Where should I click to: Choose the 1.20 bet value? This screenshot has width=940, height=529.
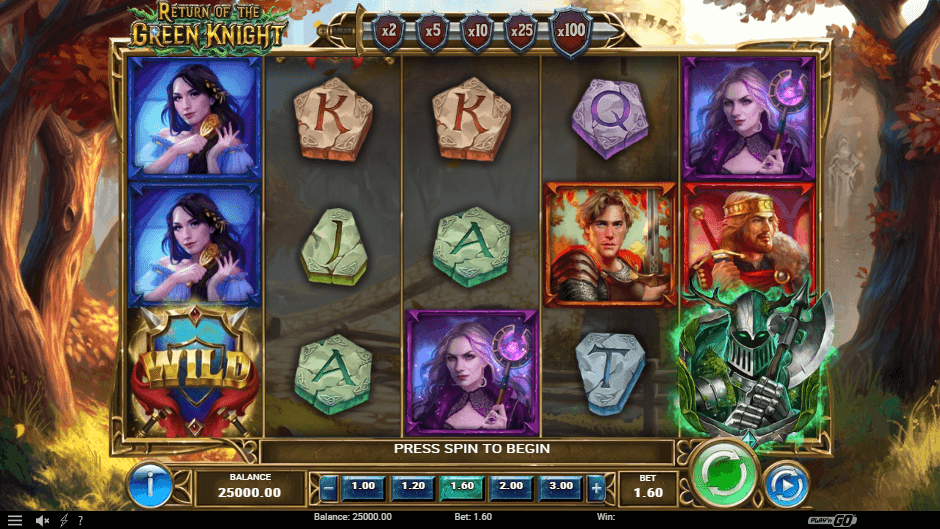(x=412, y=486)
